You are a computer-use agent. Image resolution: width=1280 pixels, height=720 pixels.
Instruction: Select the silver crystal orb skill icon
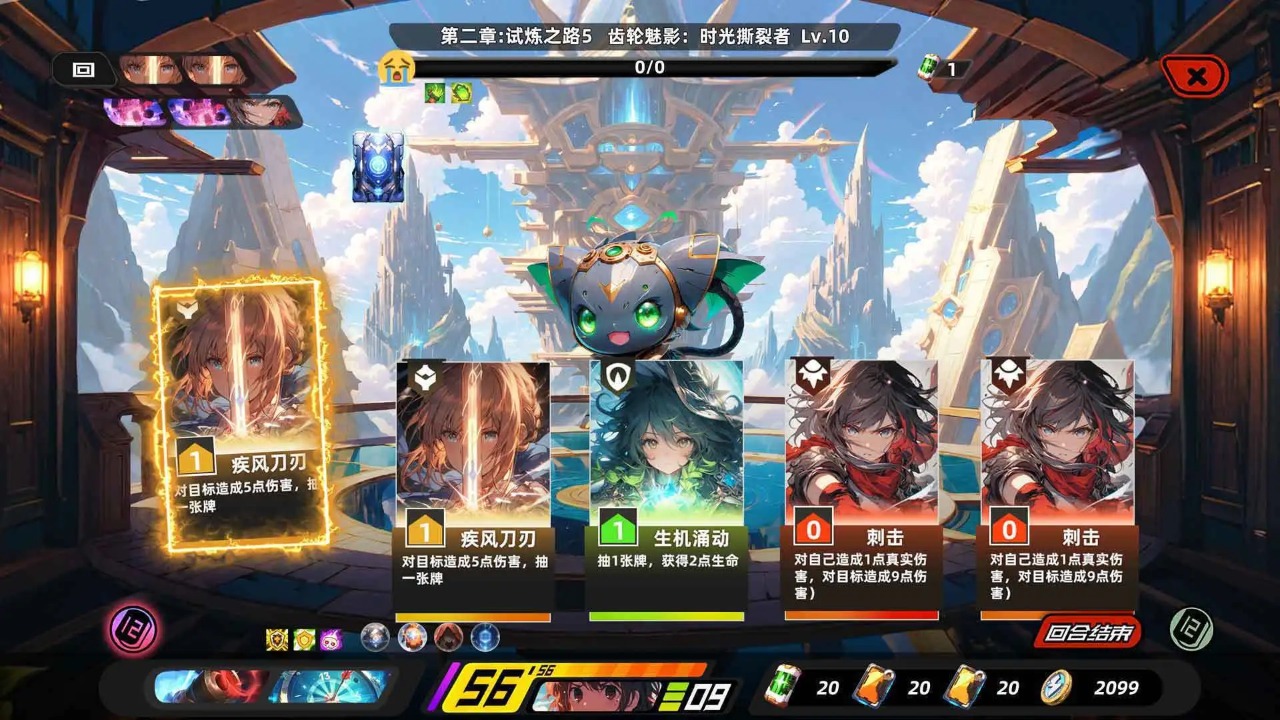pos(376,637)
